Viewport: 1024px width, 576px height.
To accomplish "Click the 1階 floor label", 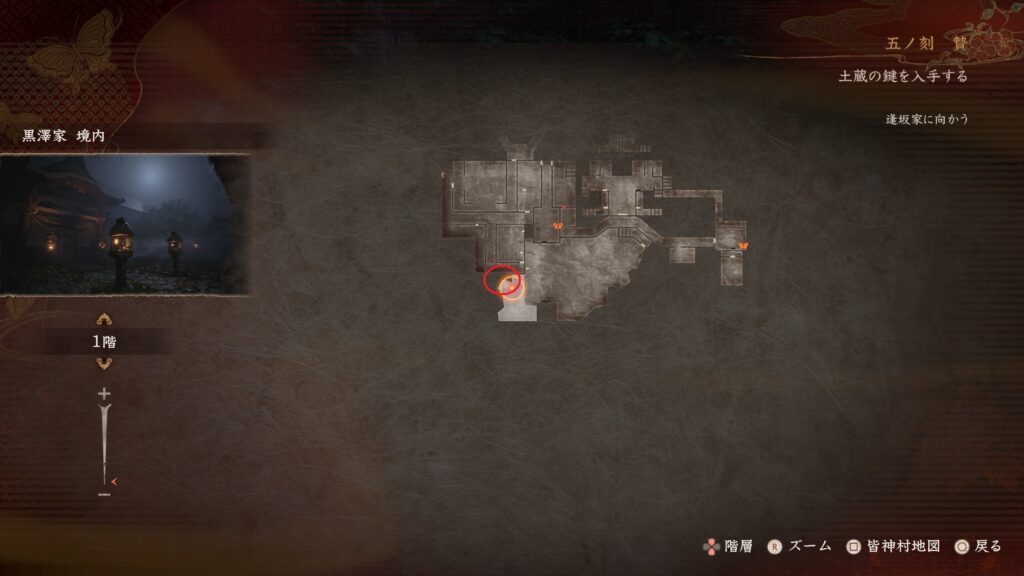I will click(x=104, y=342).
